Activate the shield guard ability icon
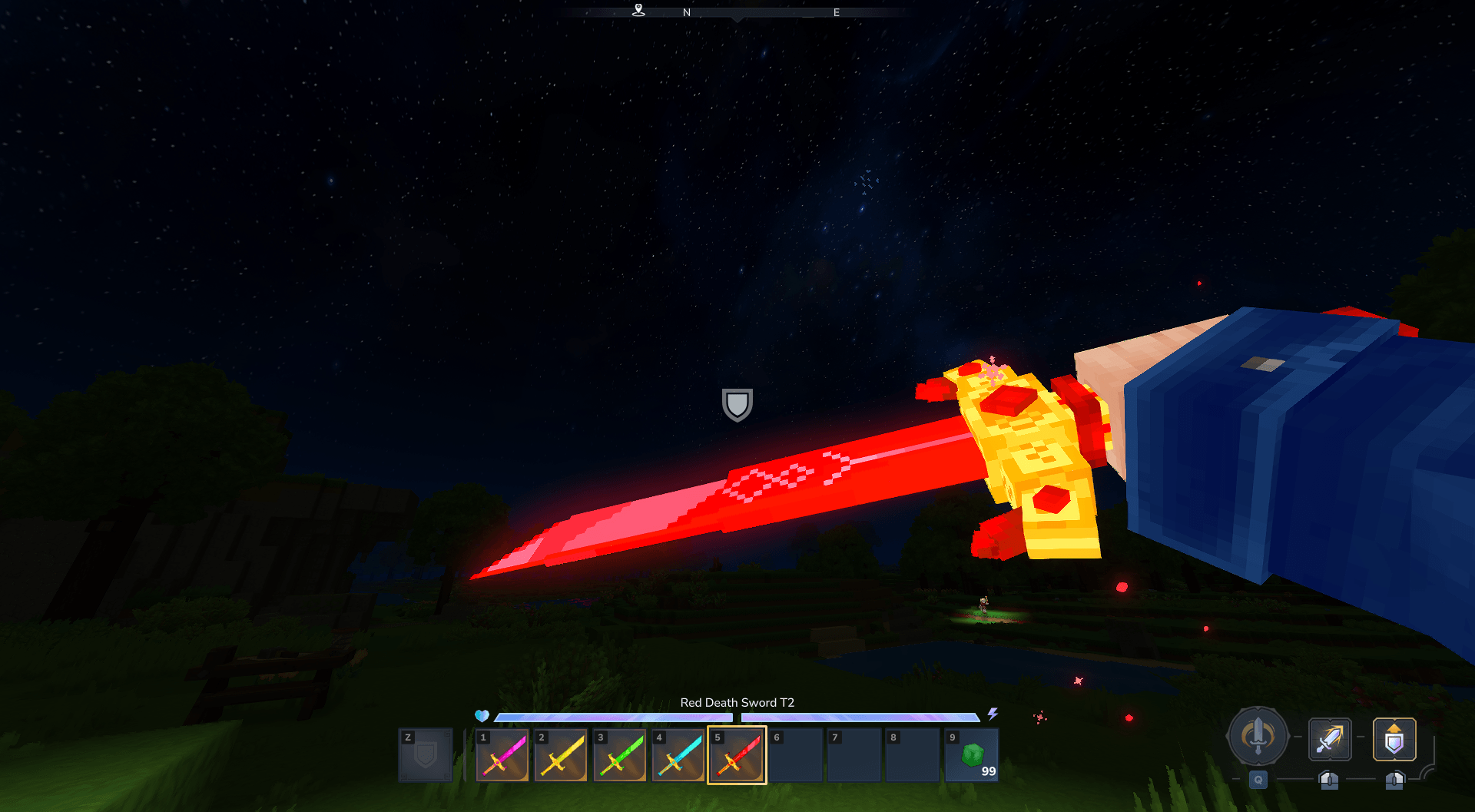This screenshot has width=1475, height=812. coord(1394,739)
